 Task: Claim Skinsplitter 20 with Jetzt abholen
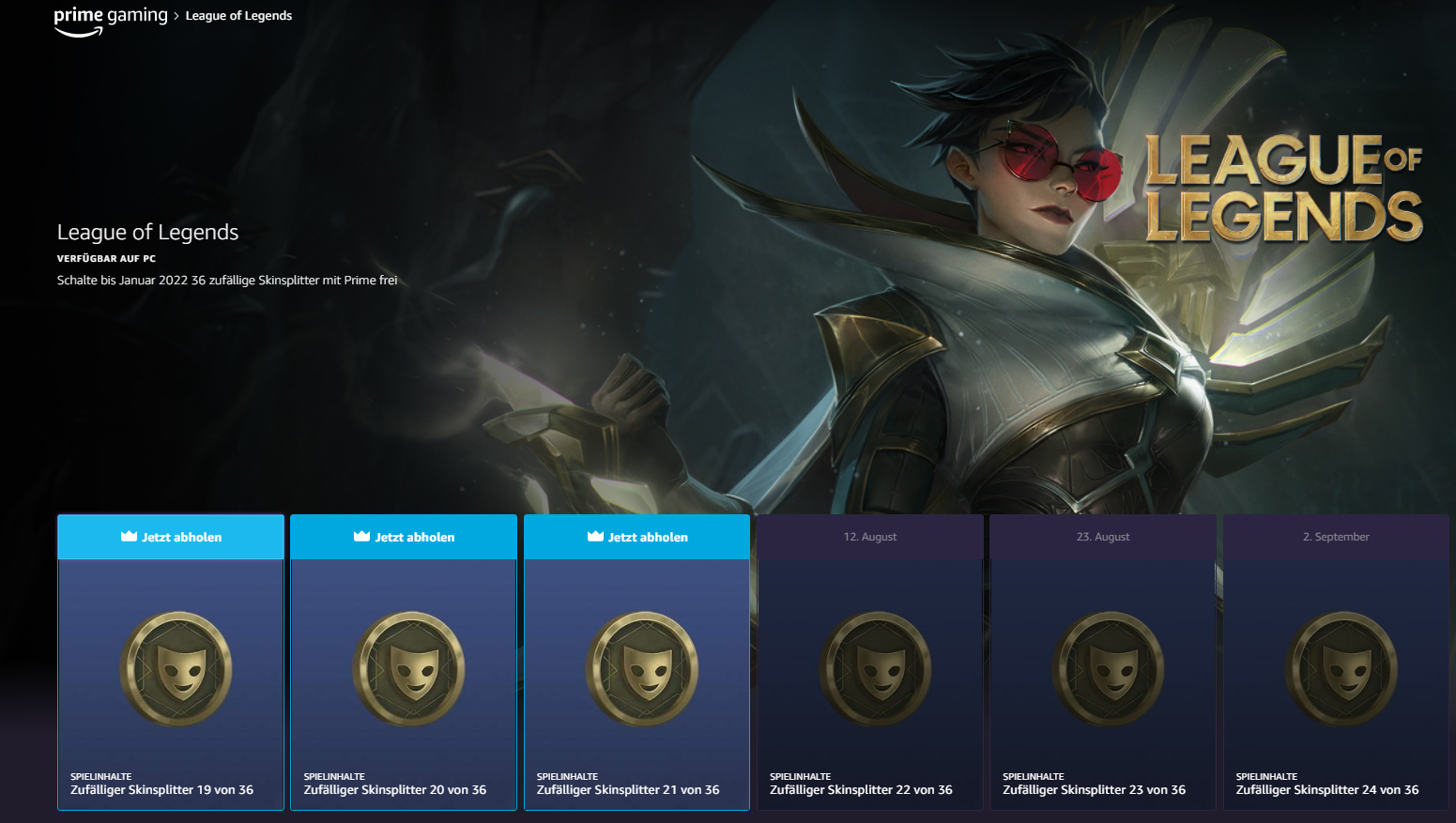404,537
